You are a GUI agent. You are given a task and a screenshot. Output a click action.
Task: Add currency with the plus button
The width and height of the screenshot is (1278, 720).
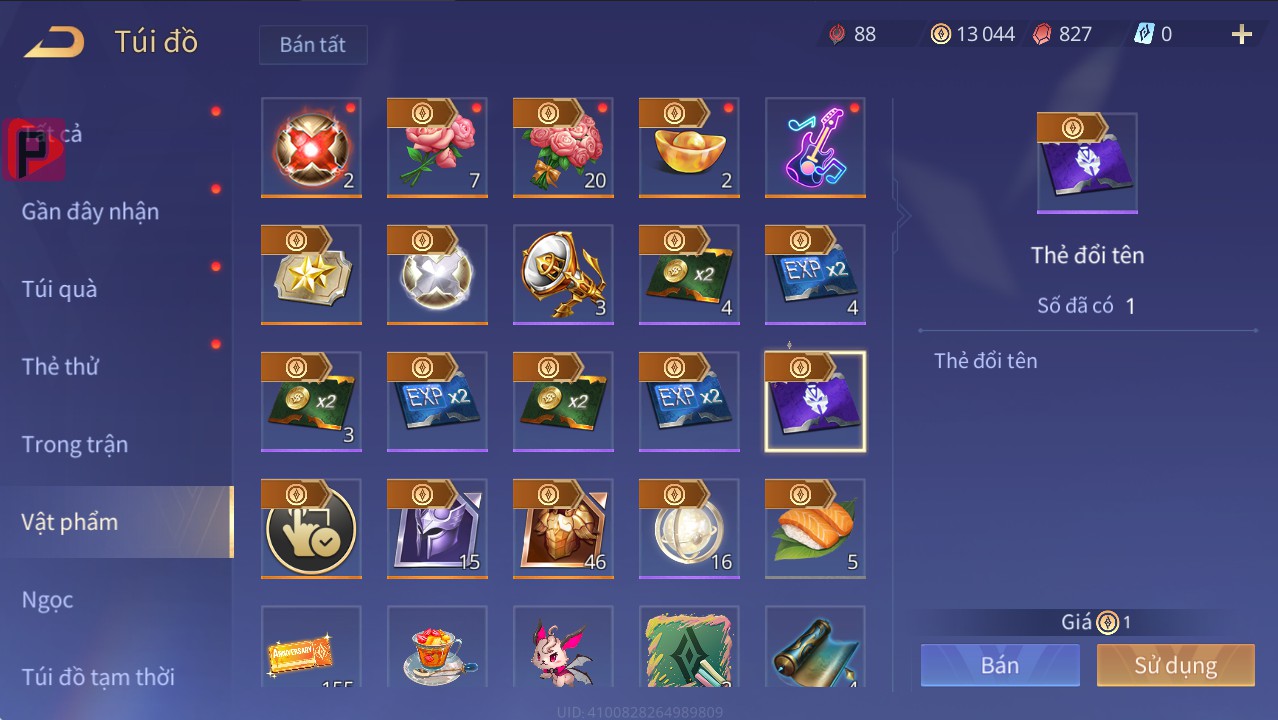(x=1241, y=35)
